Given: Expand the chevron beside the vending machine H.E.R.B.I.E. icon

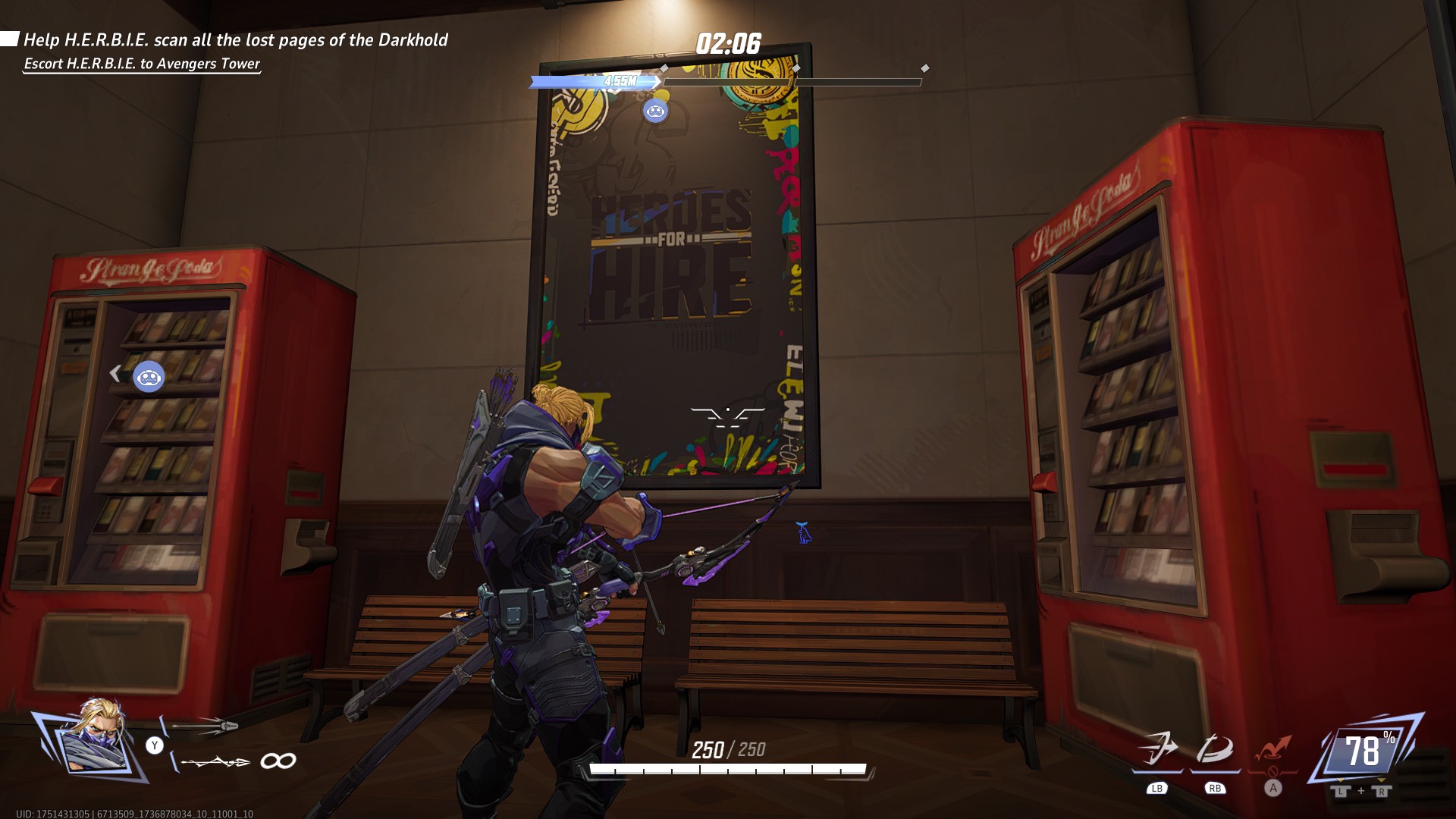Looking at the screenshot, I should pyautogui.click(x=115, y=373).
